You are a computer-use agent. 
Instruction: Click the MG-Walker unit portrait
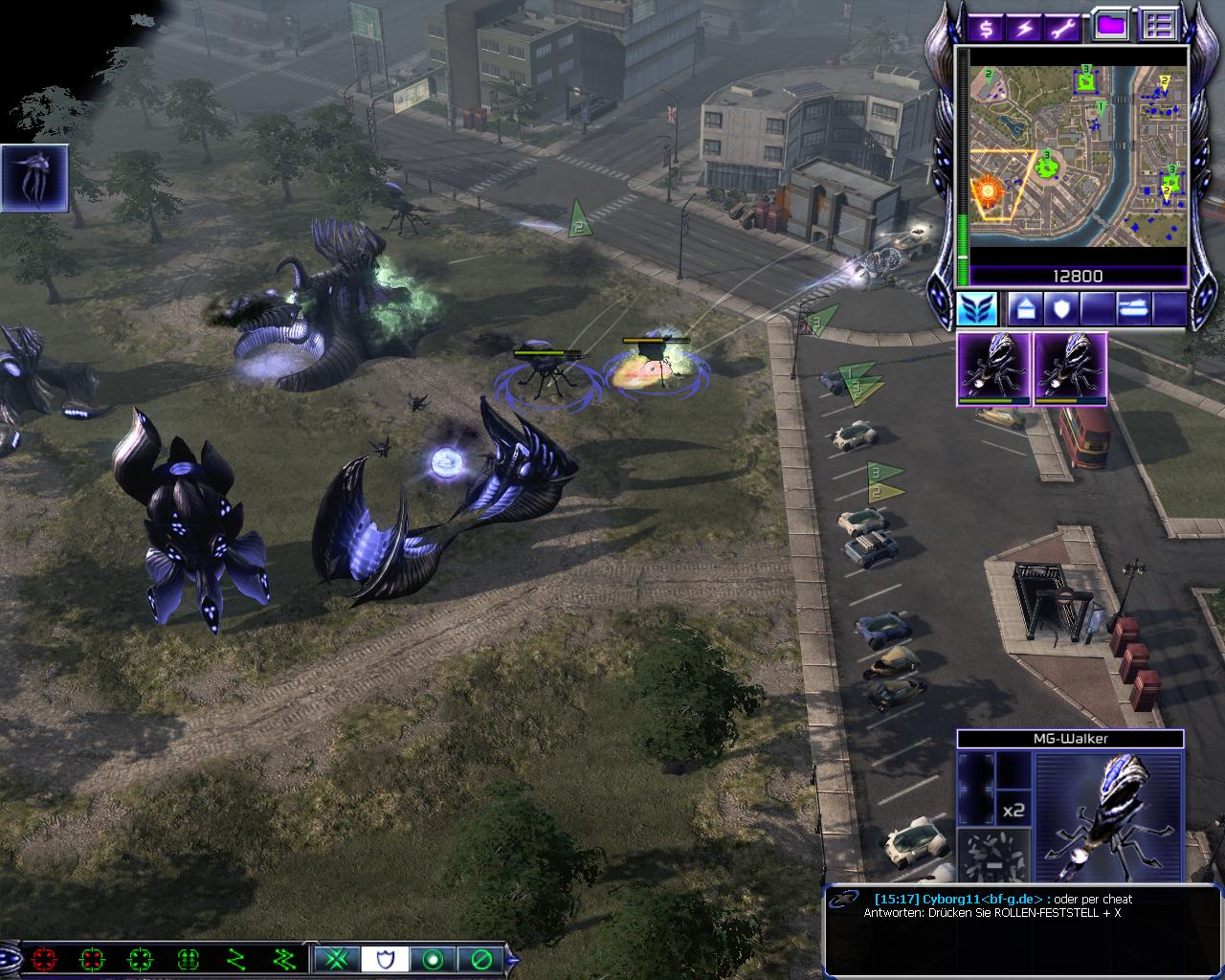[1109, 815]
